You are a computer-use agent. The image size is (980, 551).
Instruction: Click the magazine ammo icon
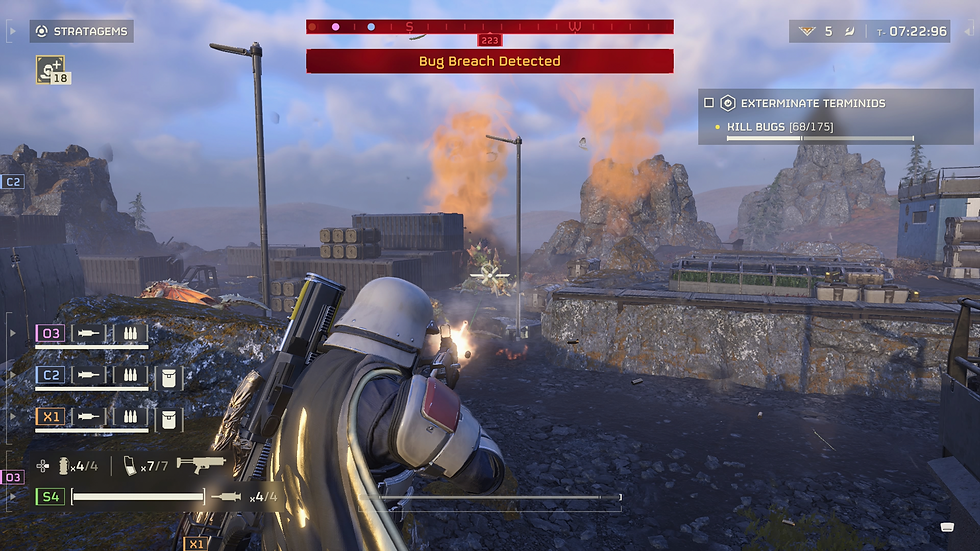pyautogui.click(x=130, y=466)
